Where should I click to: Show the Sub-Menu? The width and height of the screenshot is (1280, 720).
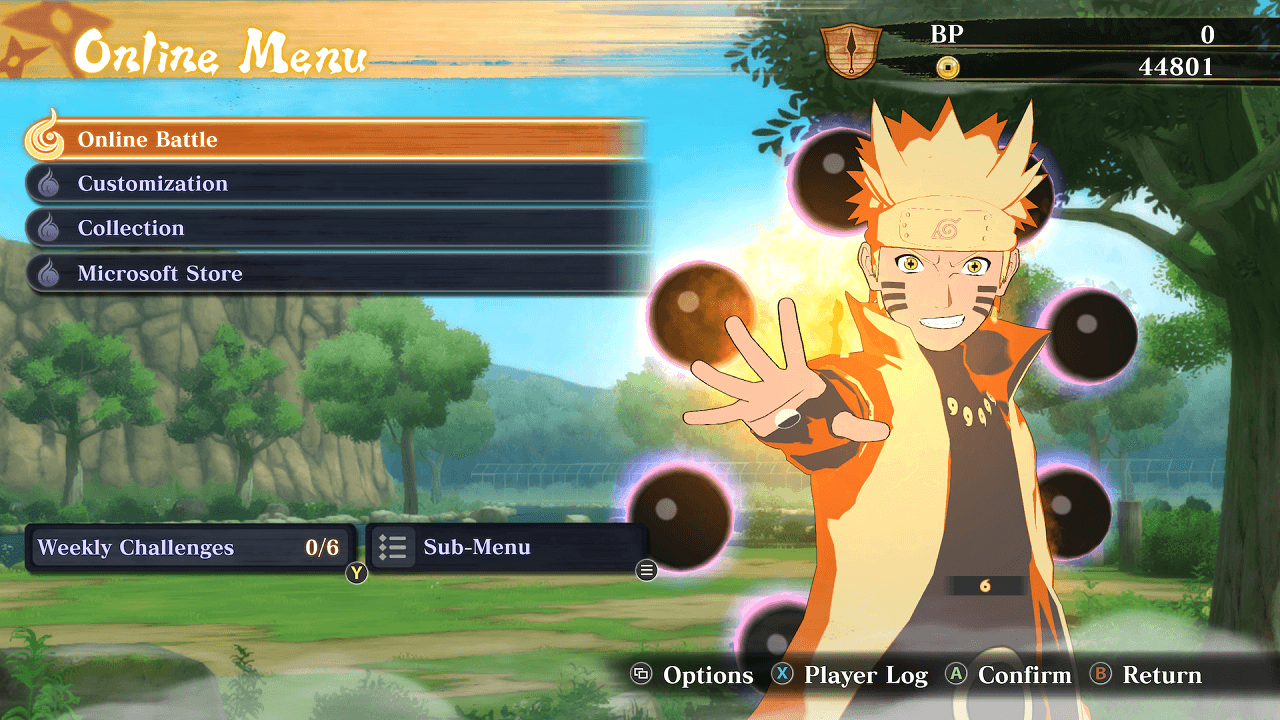click(x=507, y=548)
